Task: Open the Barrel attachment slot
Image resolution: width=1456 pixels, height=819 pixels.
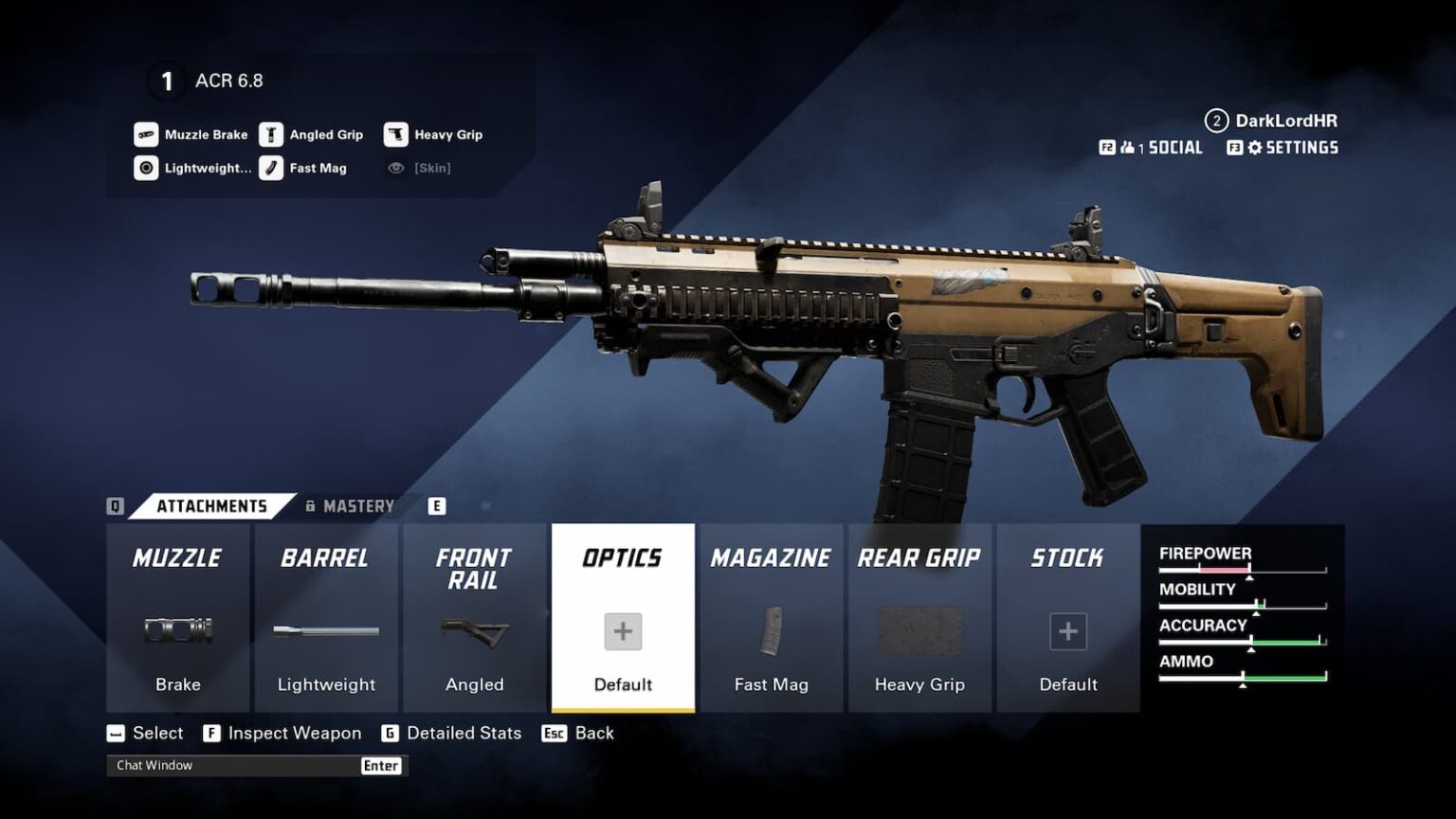Action: 325,558
